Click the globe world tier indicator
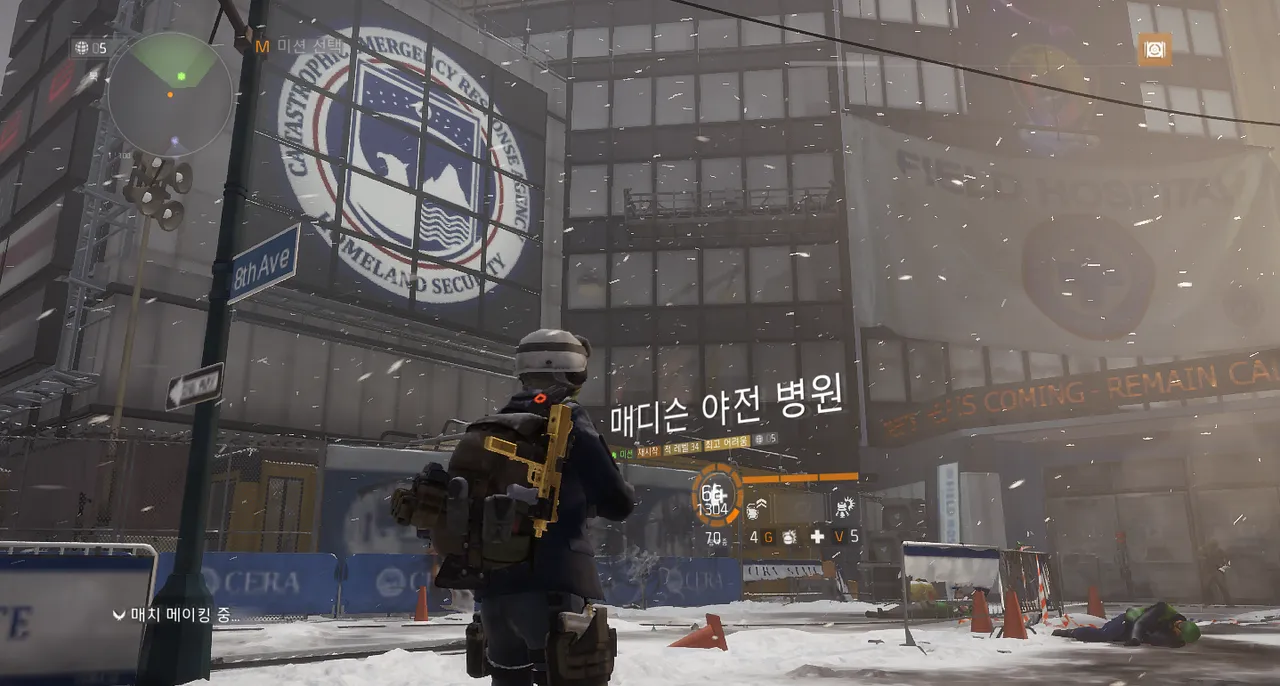This screenshot has width=1280, height=686. (x=82, y=47)
